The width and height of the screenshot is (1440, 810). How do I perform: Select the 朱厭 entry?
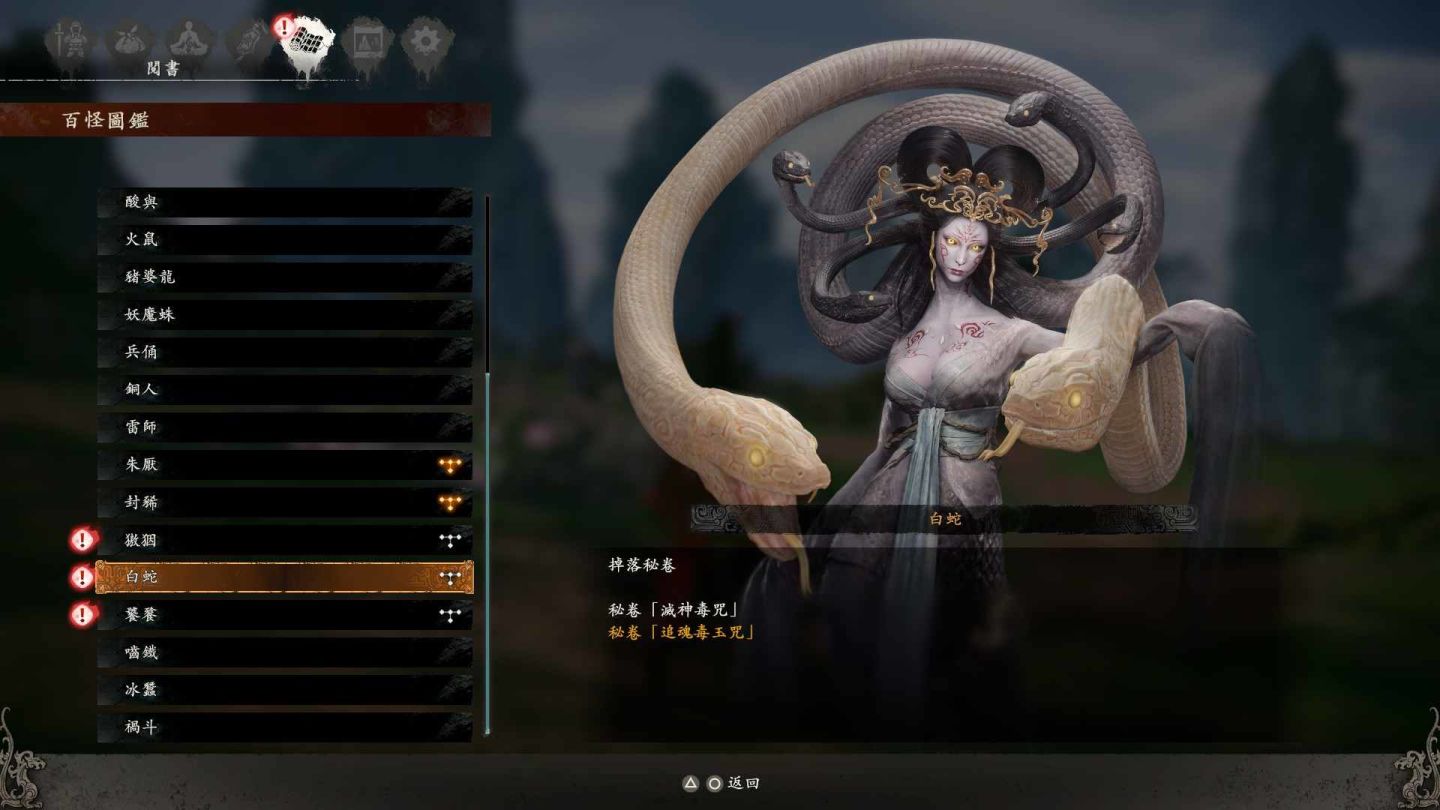coord(284,465)
